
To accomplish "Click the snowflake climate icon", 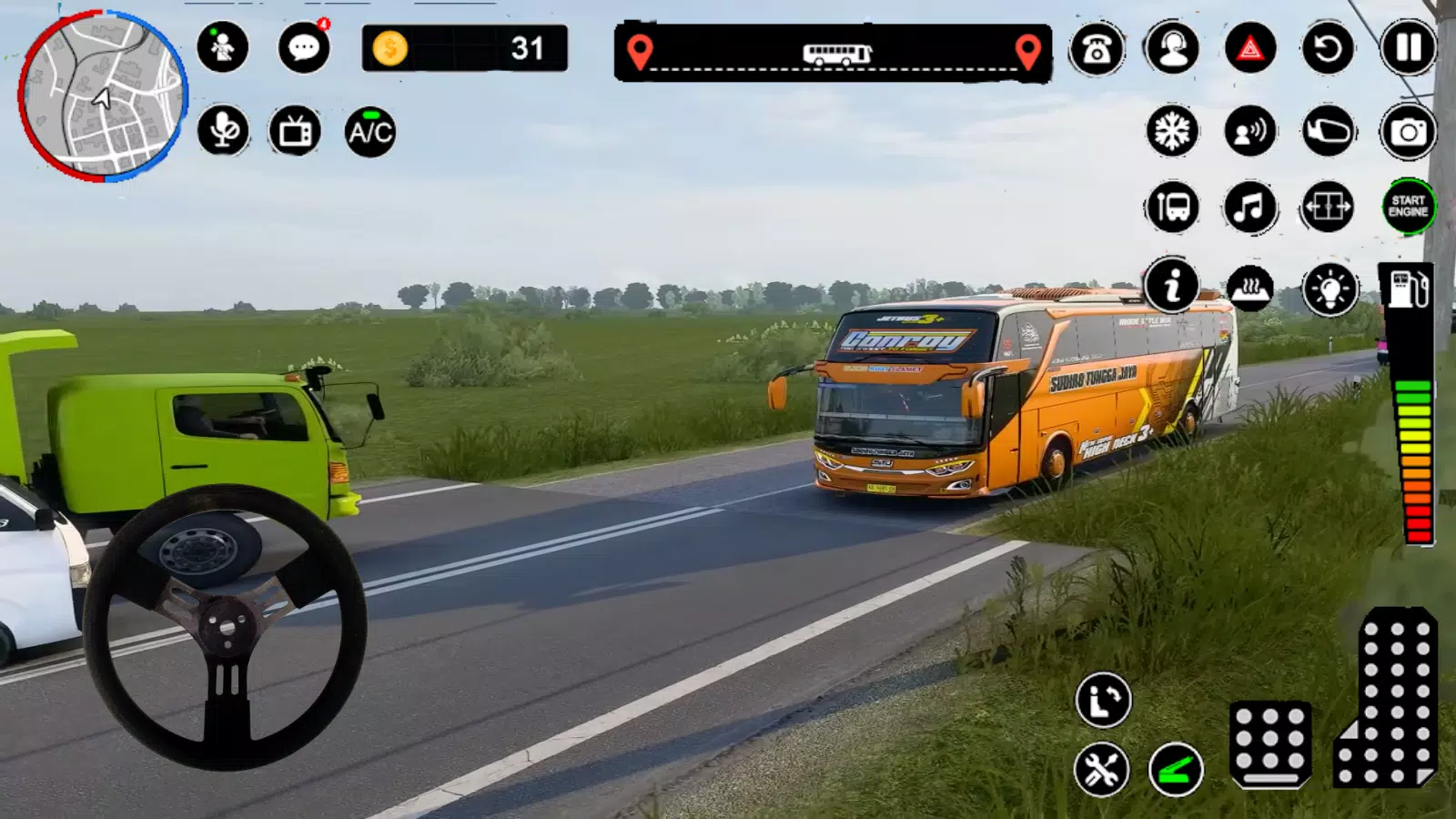I will [x=1172, y=131].
